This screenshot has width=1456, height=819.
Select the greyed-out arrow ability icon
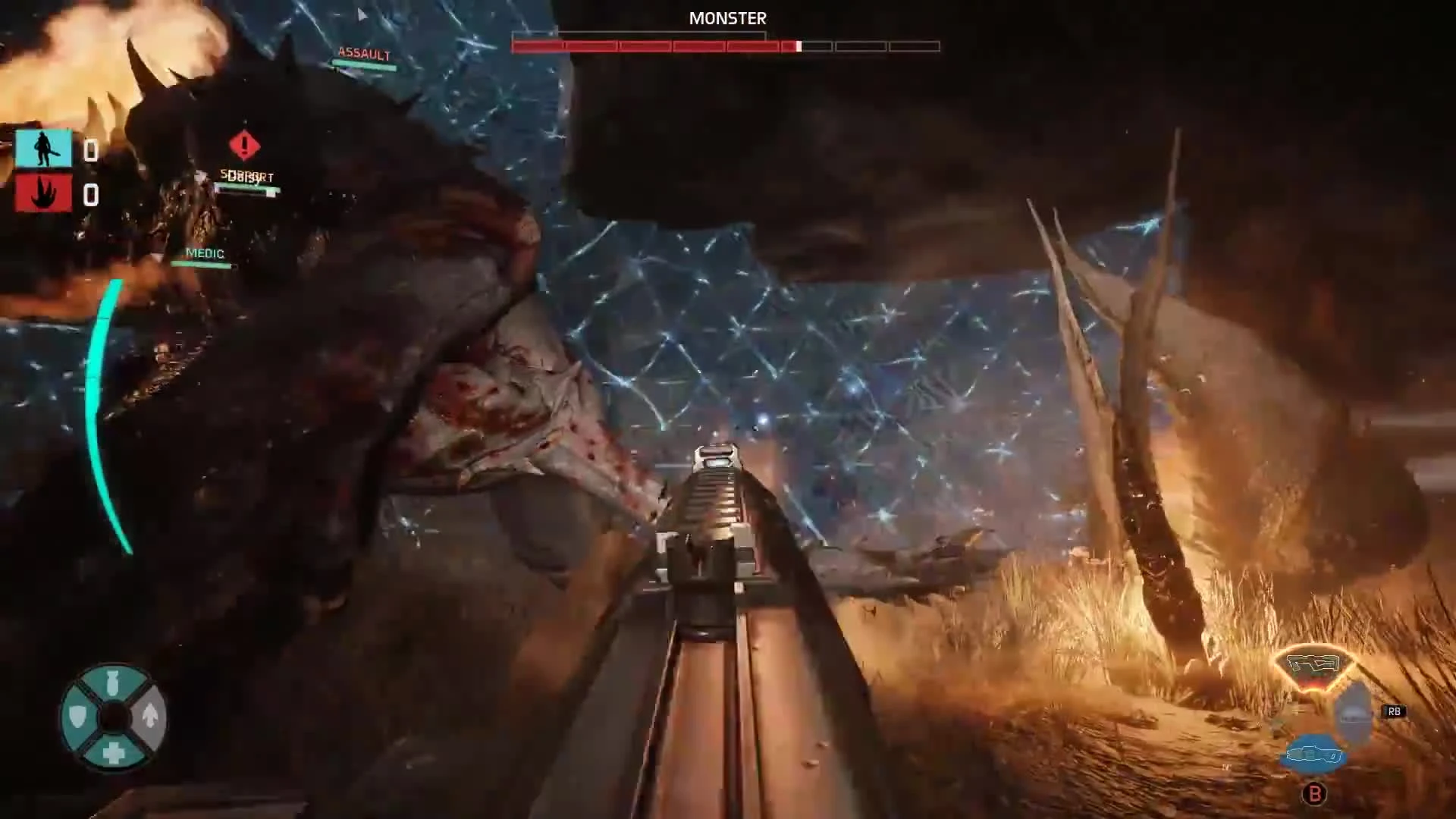pyautogui.click(x=150, y=717)
